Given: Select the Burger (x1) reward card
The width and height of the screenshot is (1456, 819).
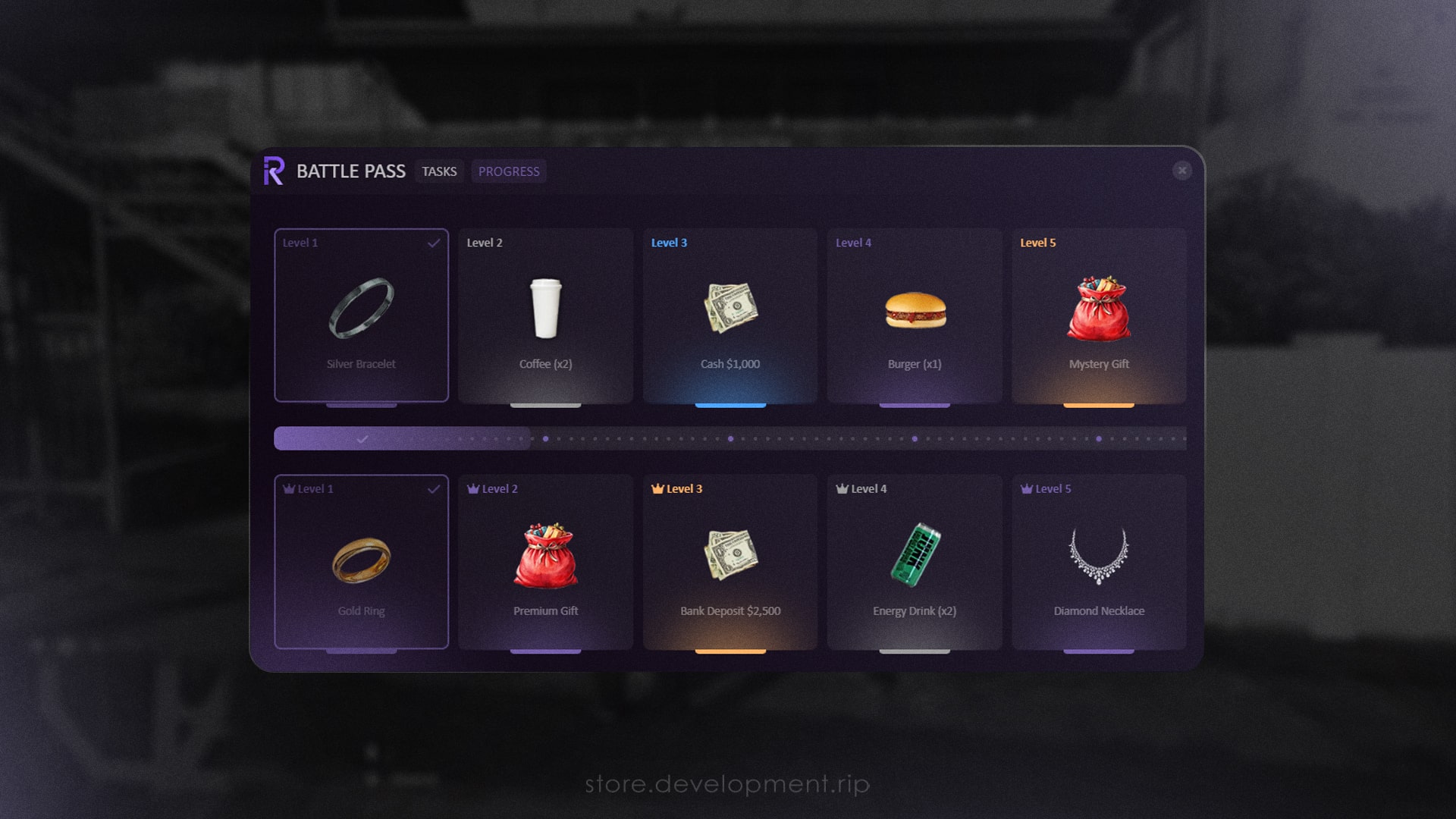Looking at the screenshot, I should coord(915,315).
